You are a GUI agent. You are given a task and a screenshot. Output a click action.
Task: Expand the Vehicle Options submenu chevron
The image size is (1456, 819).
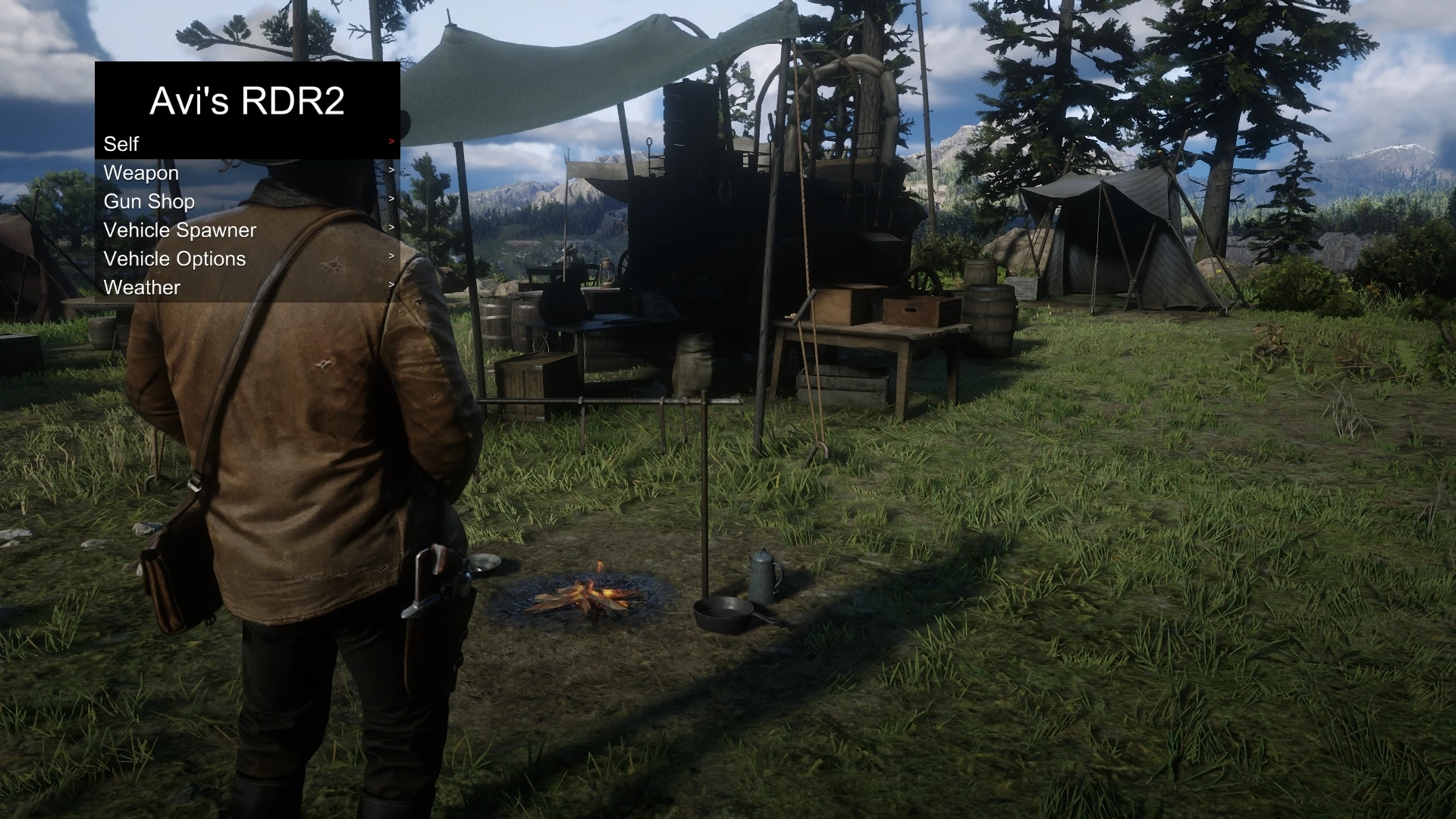(391, 256)
